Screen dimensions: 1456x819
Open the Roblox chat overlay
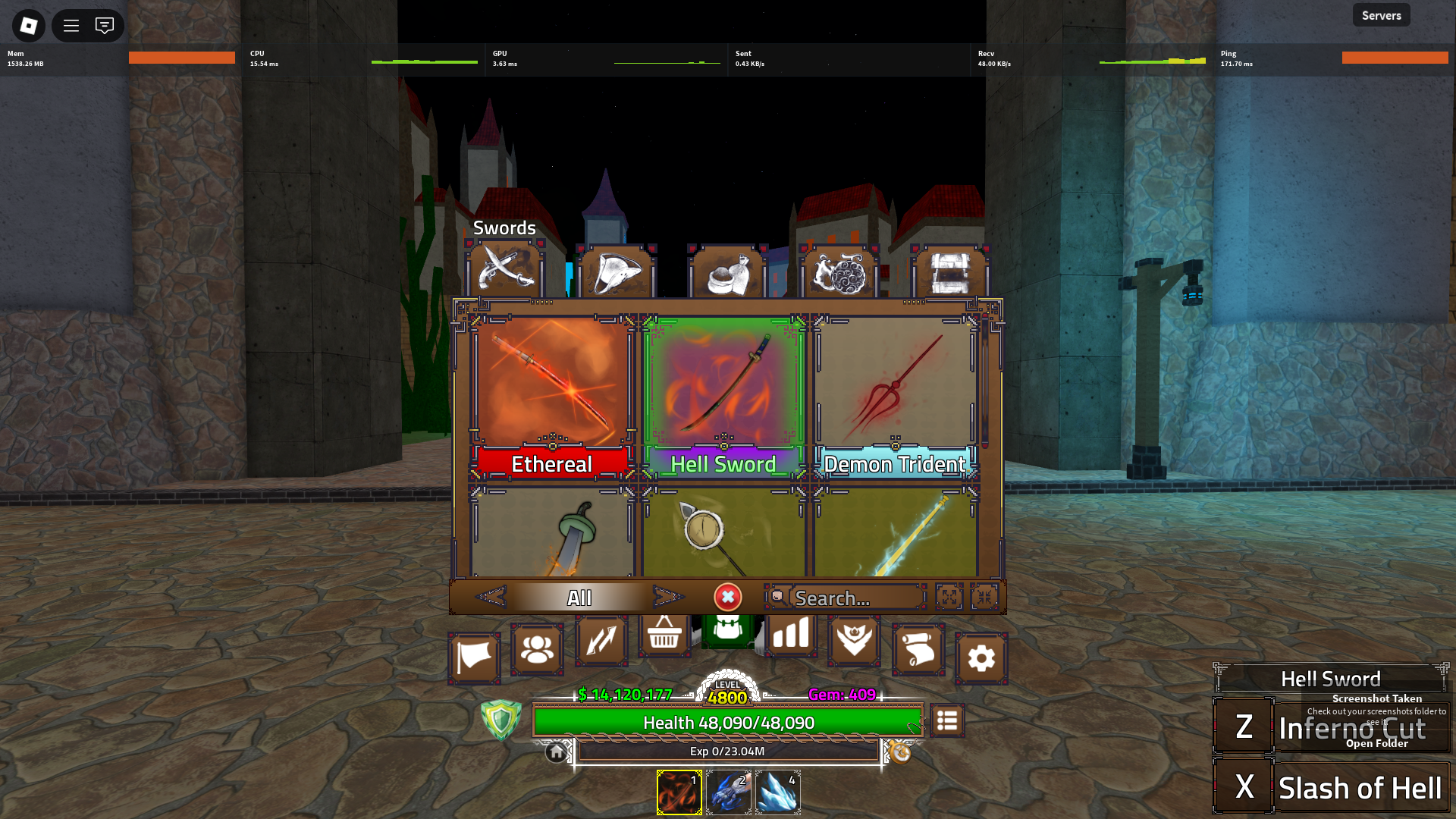pyautogui.click(x=105, y=26)
